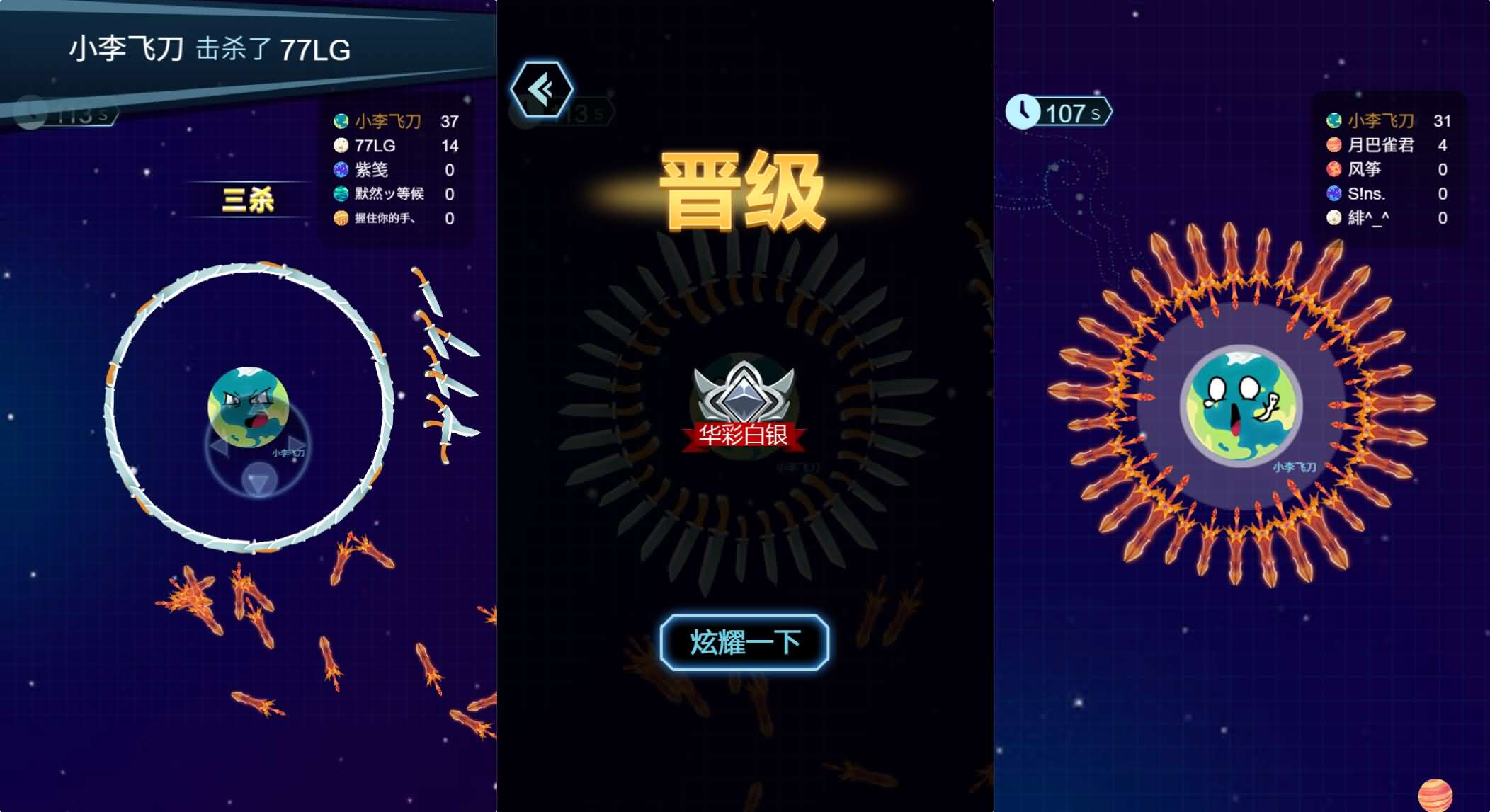Click 紫笺's planet avatar icon
The height and width of the screenshot is (812, 1490).
tap(340, 170)
